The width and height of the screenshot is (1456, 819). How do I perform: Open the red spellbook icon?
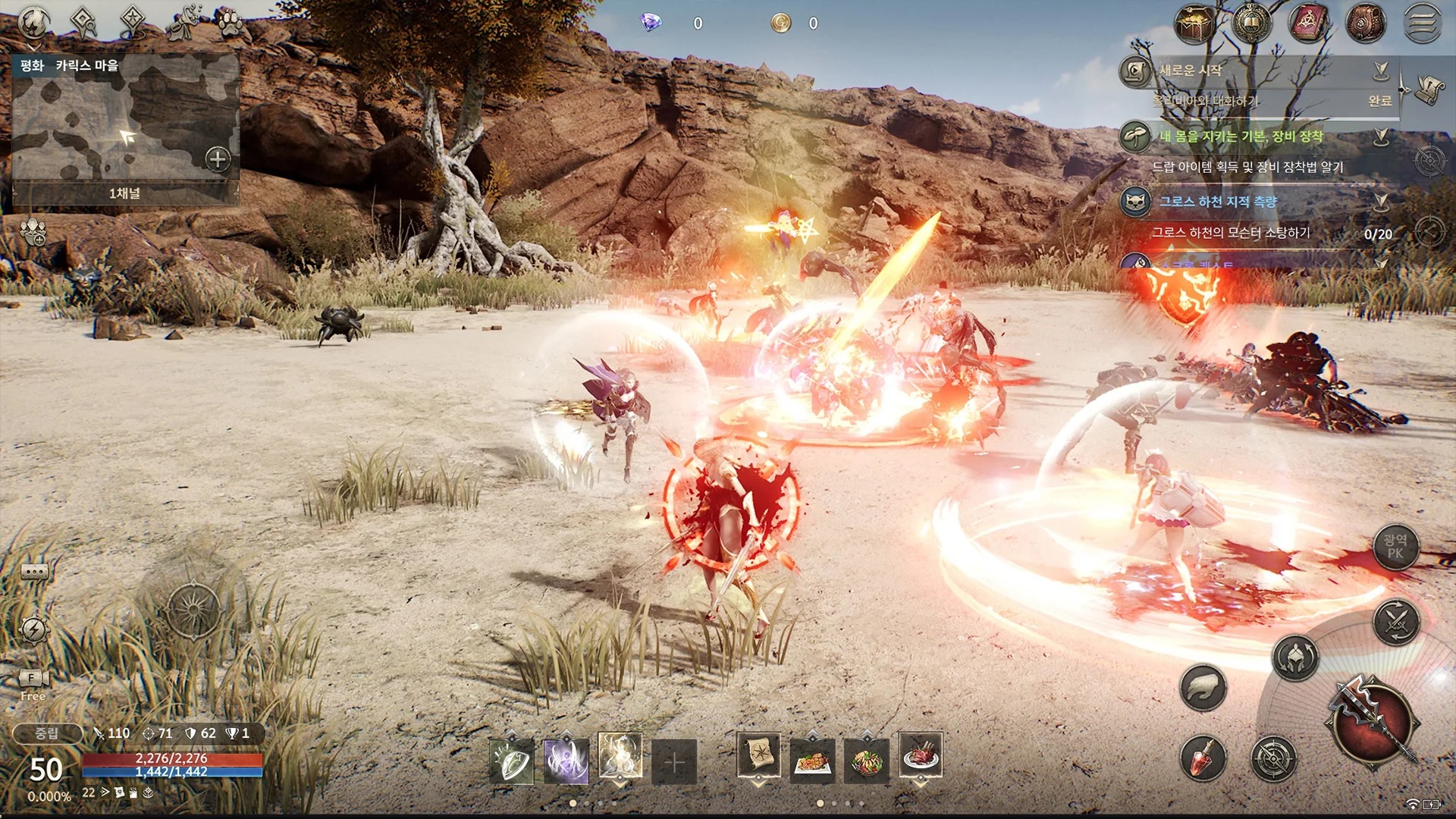1307,24
